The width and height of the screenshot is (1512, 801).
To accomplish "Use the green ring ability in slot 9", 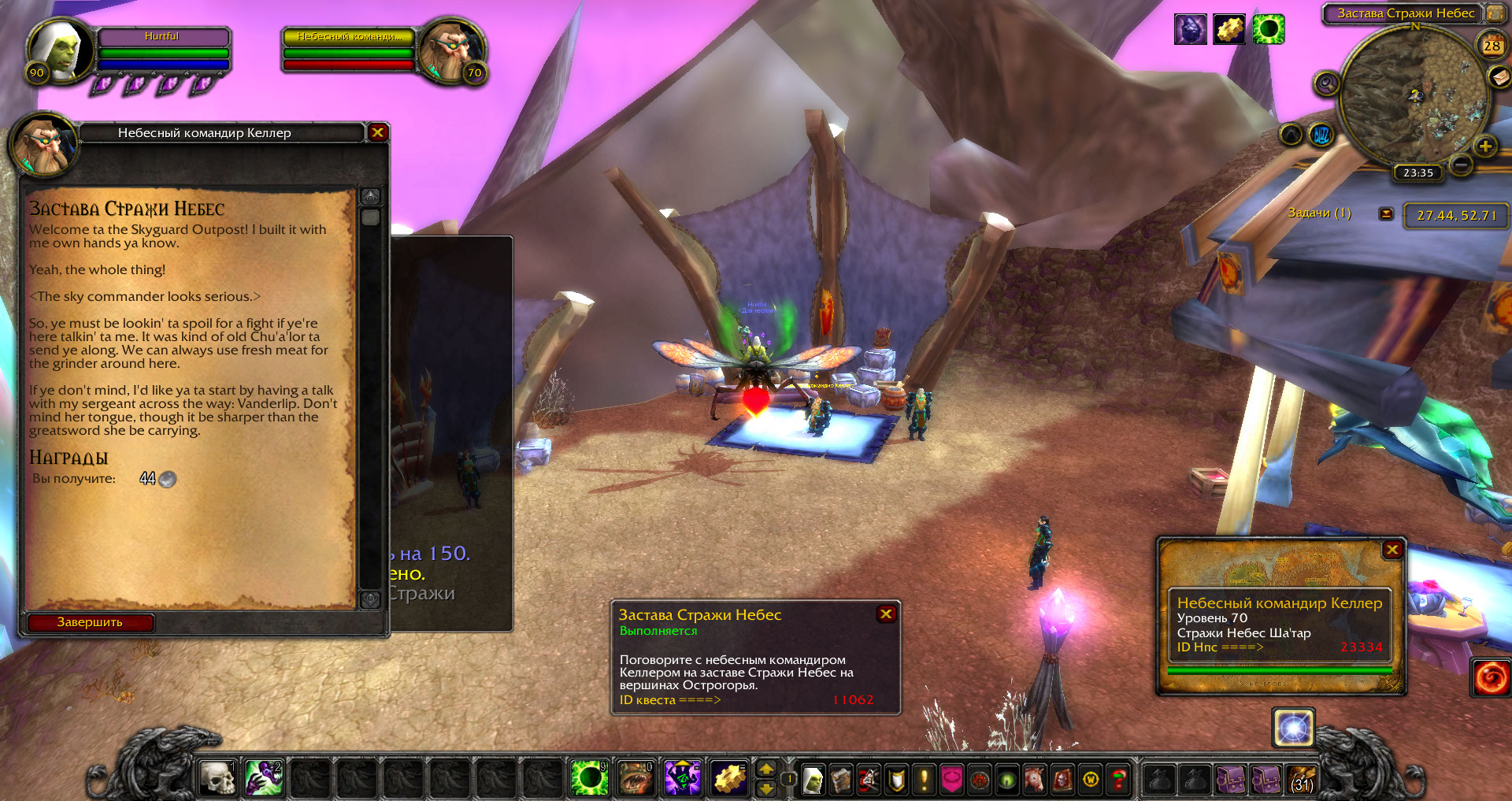I will (x=588, y=778).
